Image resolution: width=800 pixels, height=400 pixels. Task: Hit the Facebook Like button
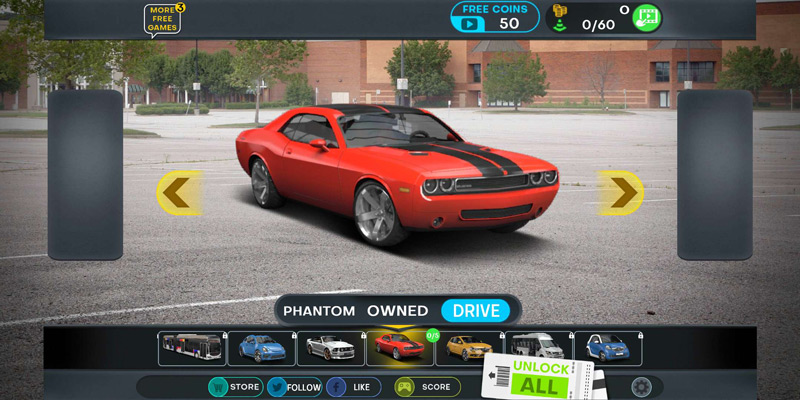click(353, 387)
